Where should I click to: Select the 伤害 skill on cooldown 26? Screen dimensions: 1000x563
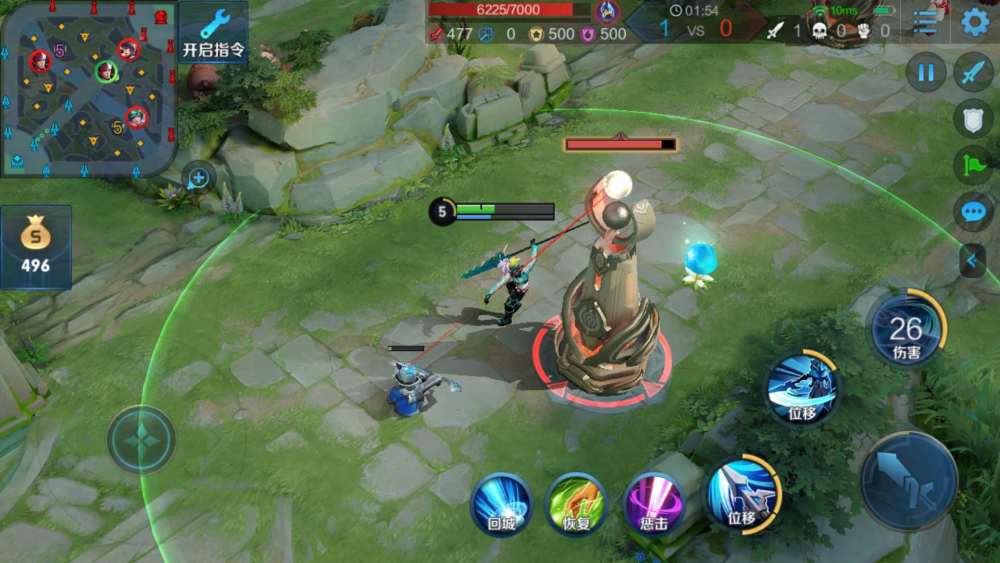[906, 328]
